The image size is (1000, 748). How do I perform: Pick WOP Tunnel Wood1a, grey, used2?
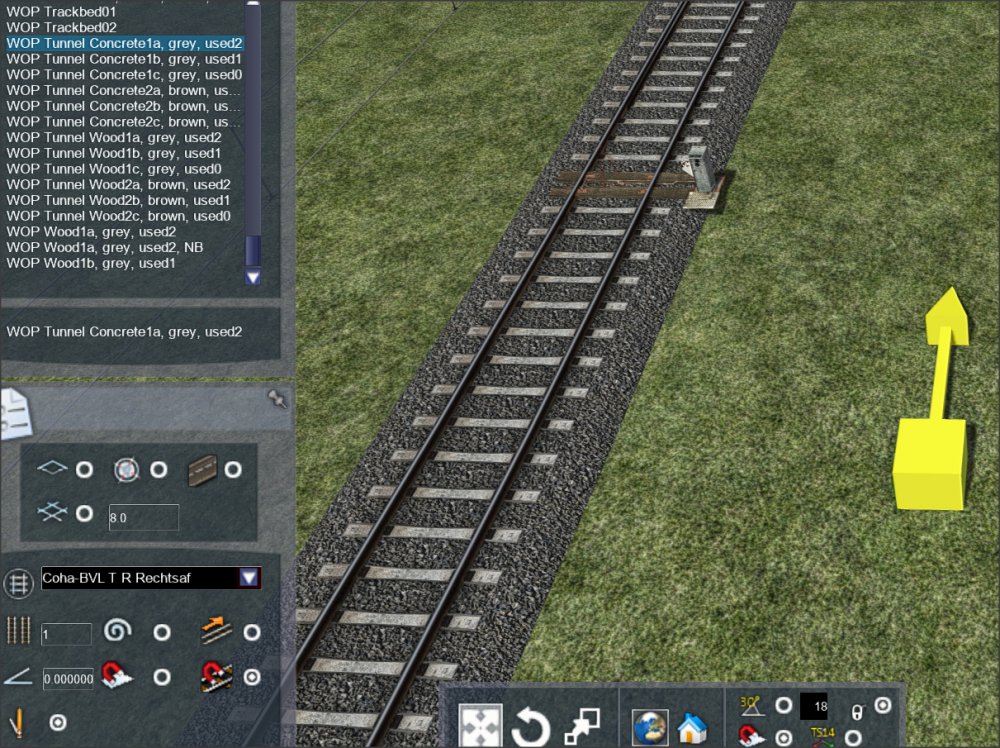coord(114,137)
